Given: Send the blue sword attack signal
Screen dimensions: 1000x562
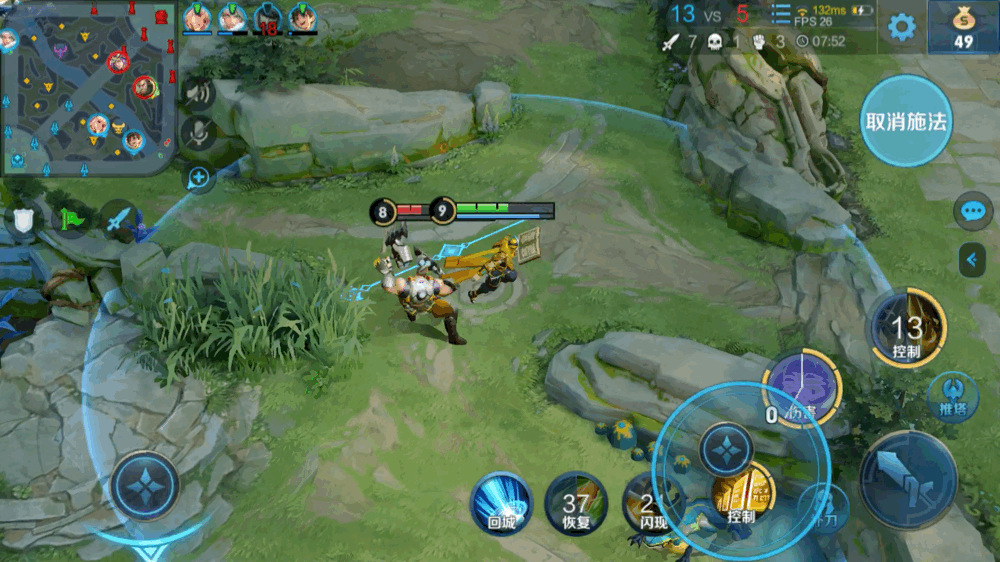Looking at the screenshot, I should tap(119, 219).
